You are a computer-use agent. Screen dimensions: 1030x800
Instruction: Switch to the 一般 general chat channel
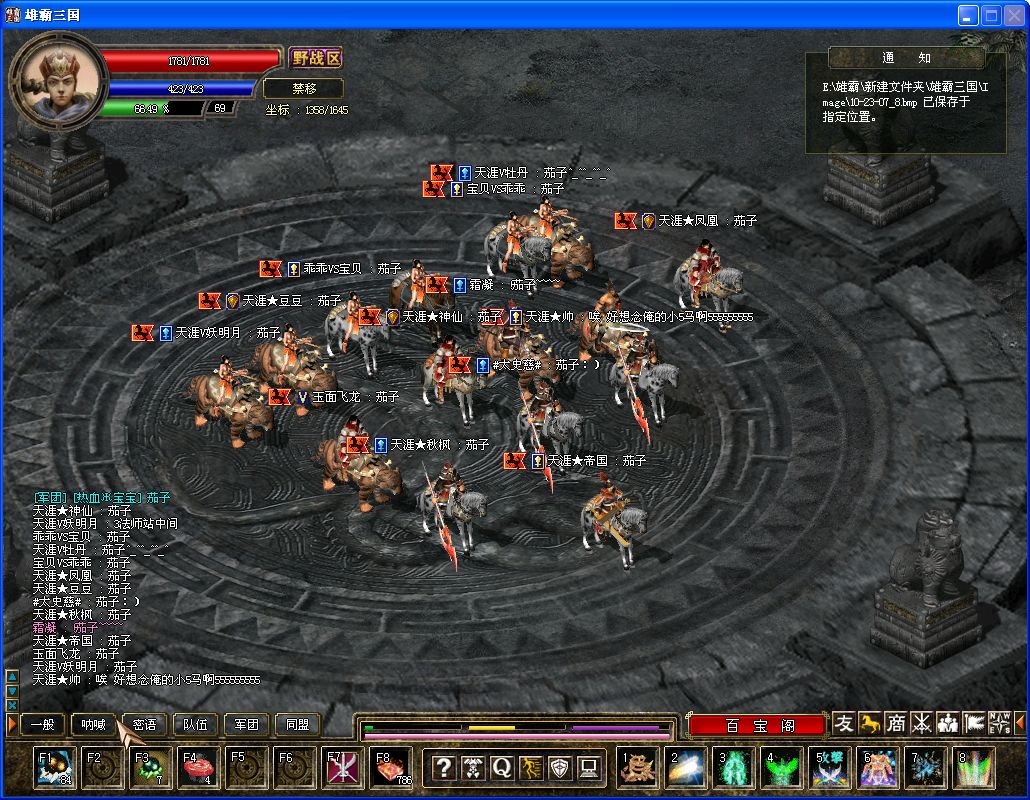42,724
